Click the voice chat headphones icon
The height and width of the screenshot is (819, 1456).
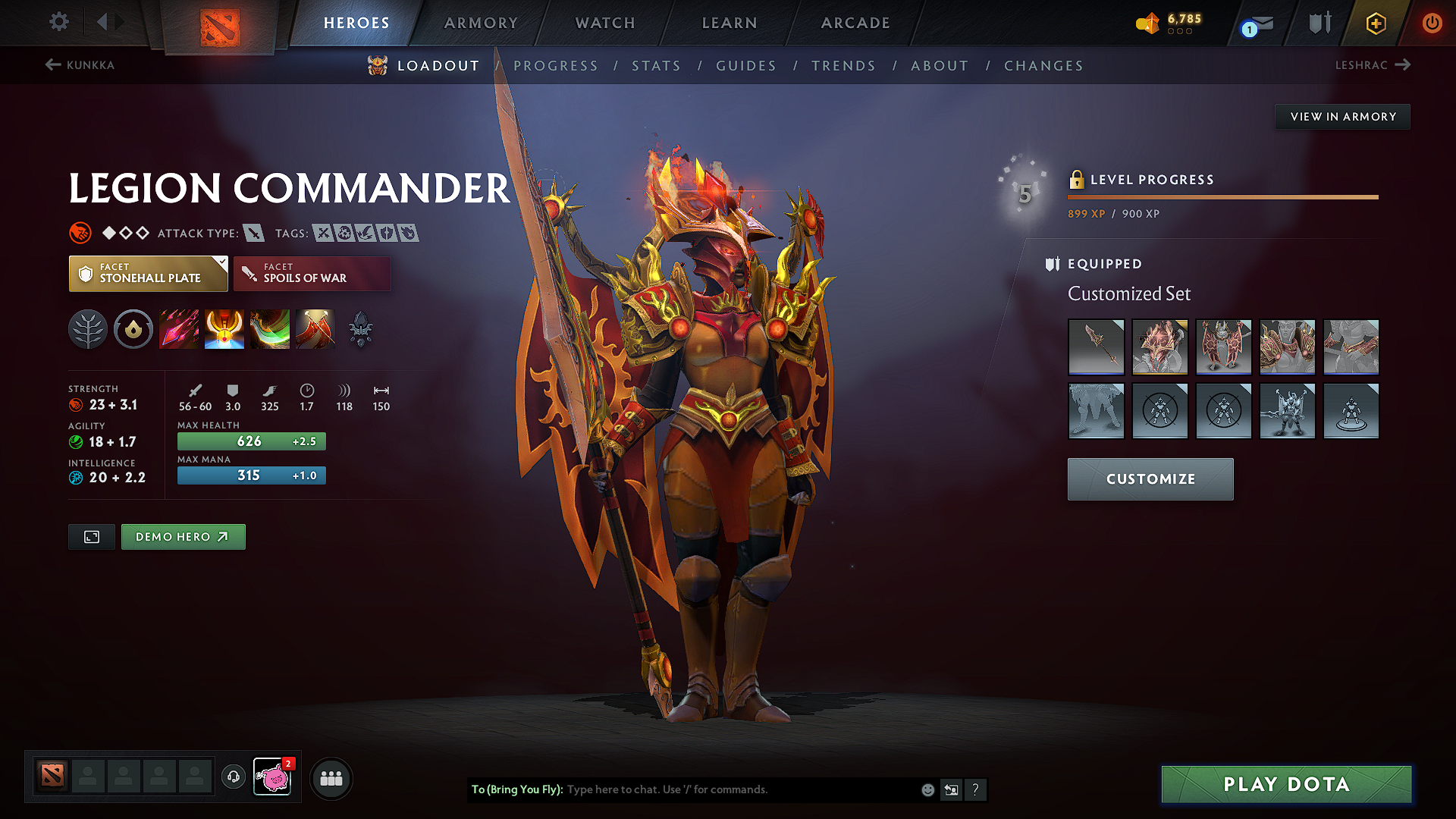[233, 777]
